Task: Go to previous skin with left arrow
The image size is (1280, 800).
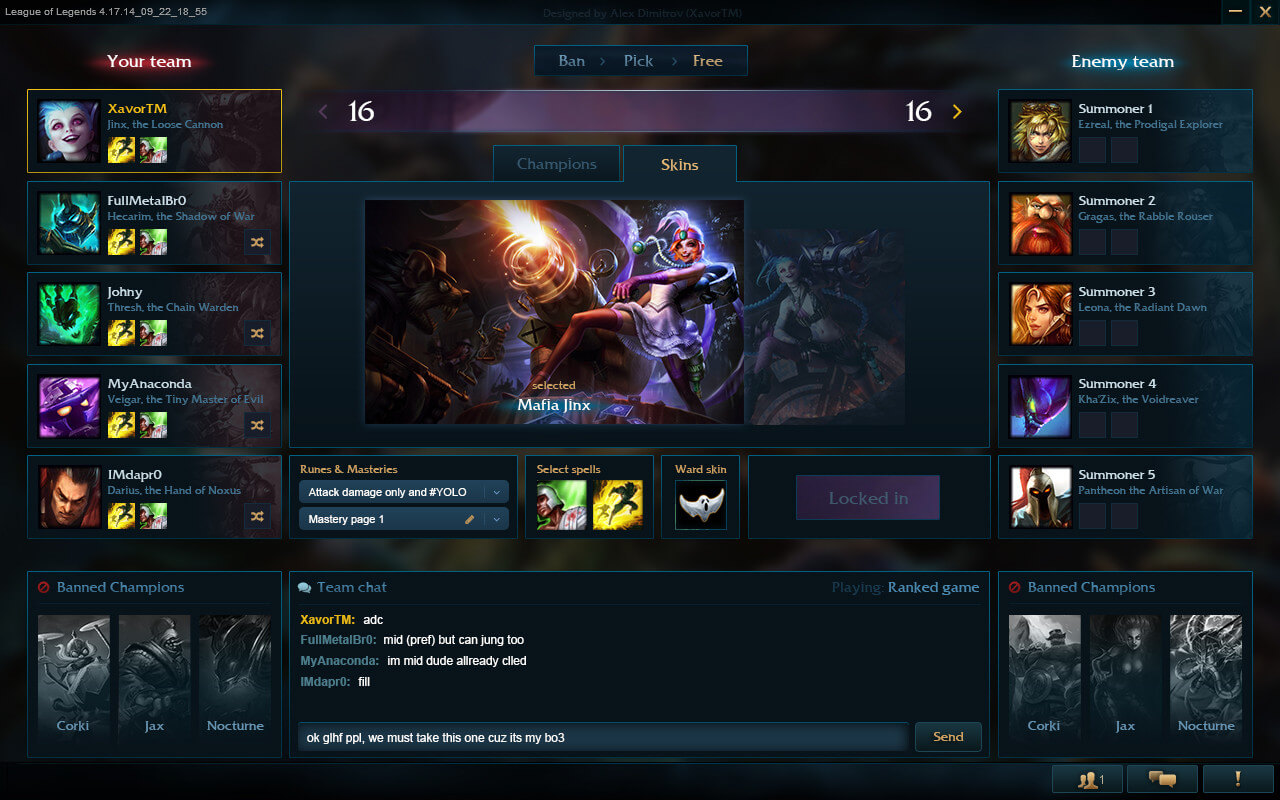Action: [323, 112]
